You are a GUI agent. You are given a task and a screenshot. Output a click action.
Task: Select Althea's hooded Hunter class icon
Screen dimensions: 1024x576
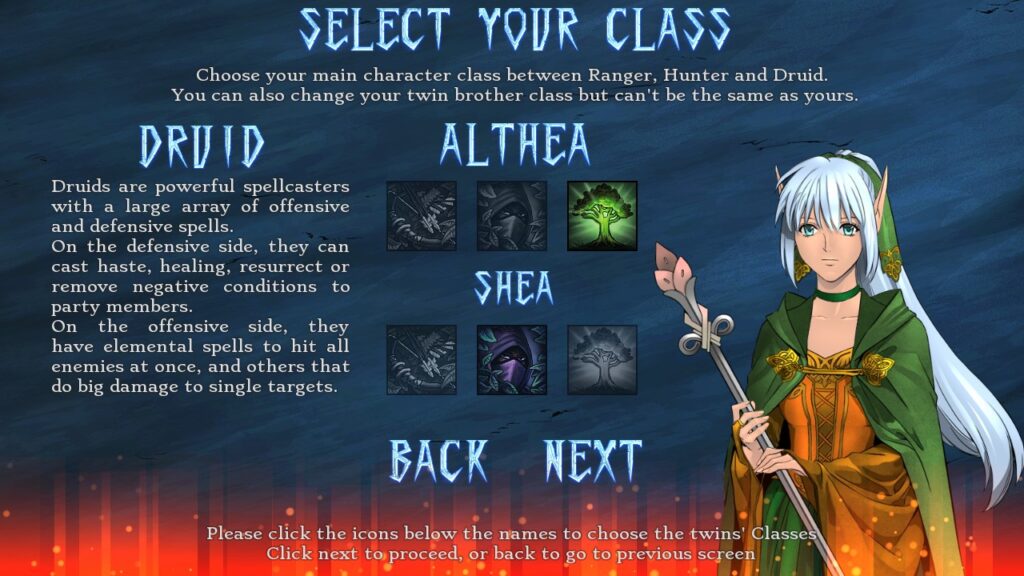511,215
